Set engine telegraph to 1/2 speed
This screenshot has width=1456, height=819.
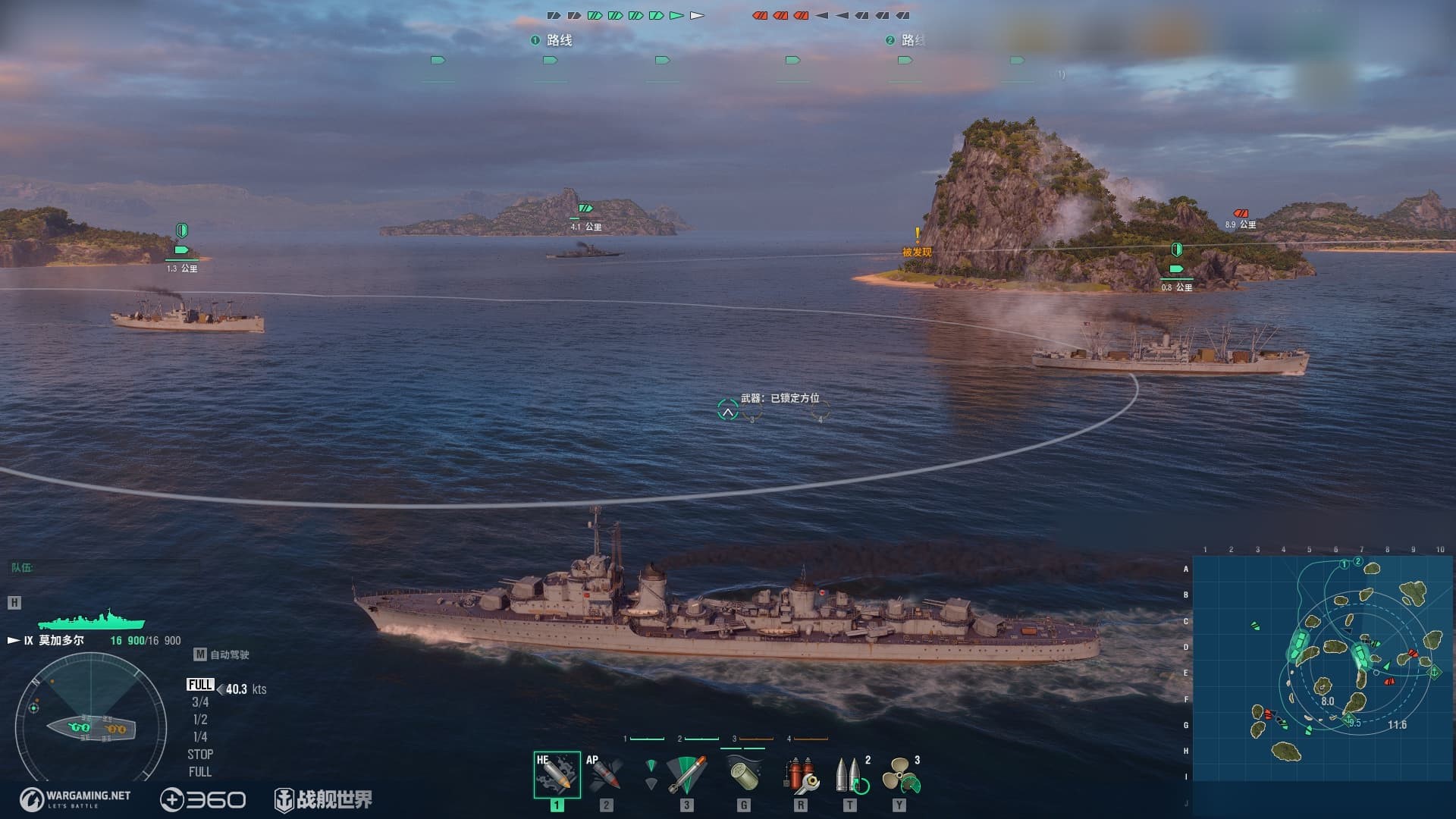coord(200,720)
